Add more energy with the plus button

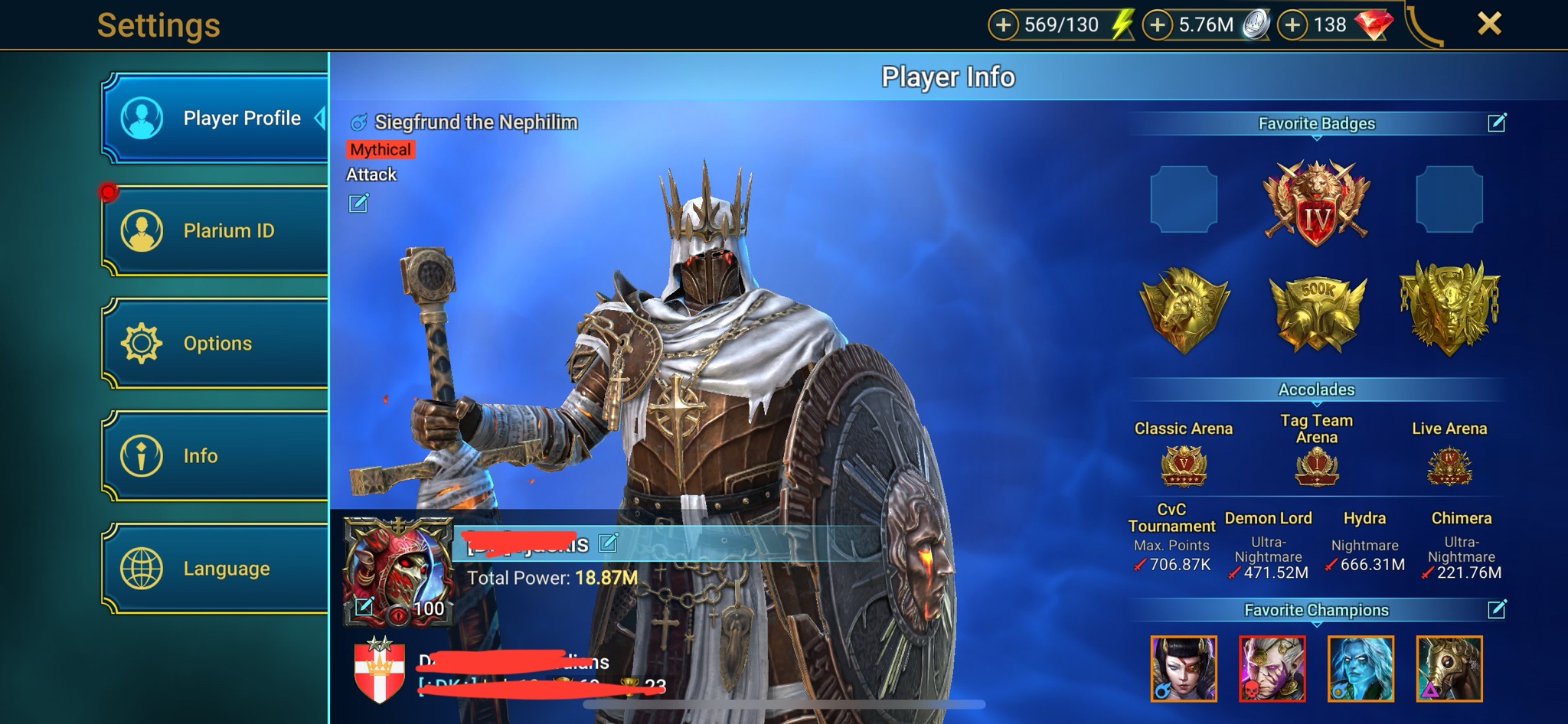pos(1003,25)
